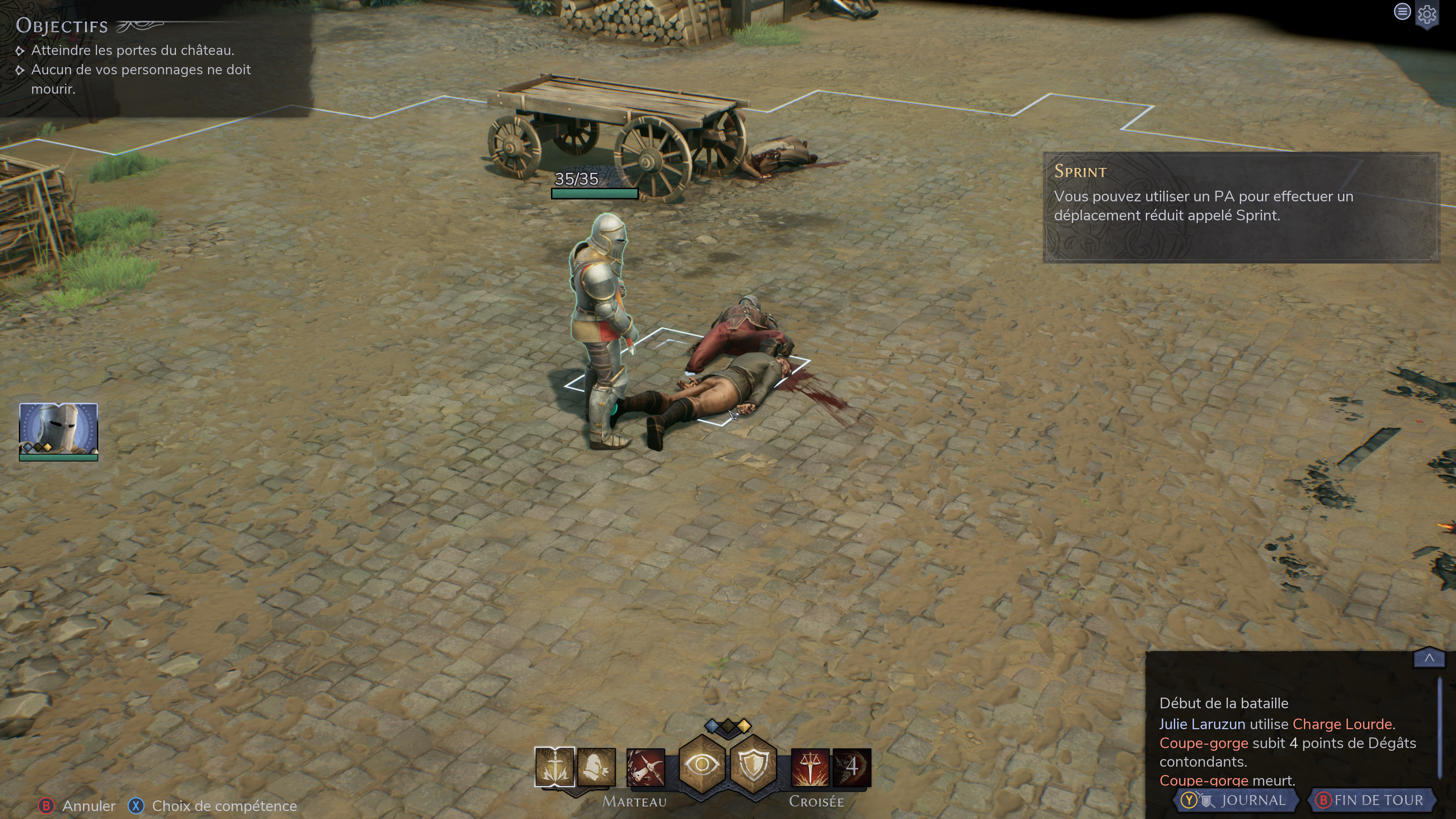Select the charge ability on cooldown 4

click(852, 767)
